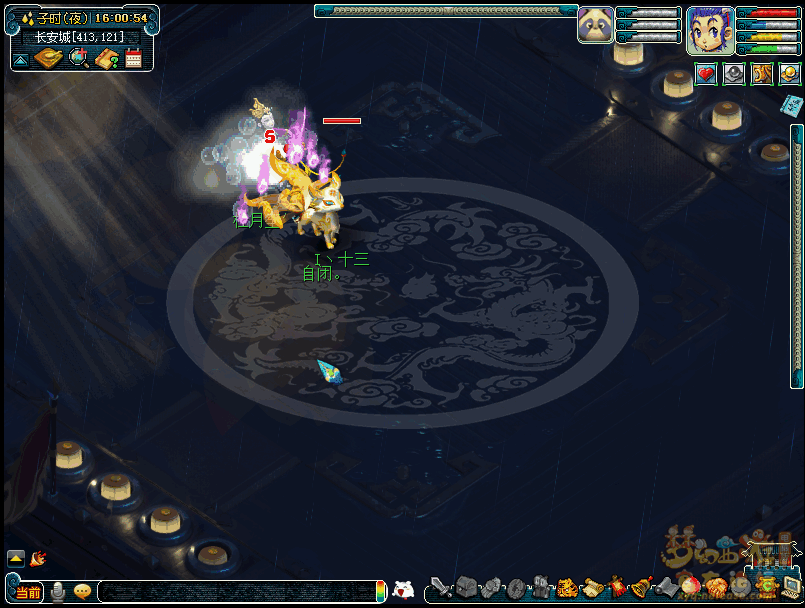The image size is (805, 608).
Task: Toggle the microphone voice chat button
Action: [x=58, y=592]
